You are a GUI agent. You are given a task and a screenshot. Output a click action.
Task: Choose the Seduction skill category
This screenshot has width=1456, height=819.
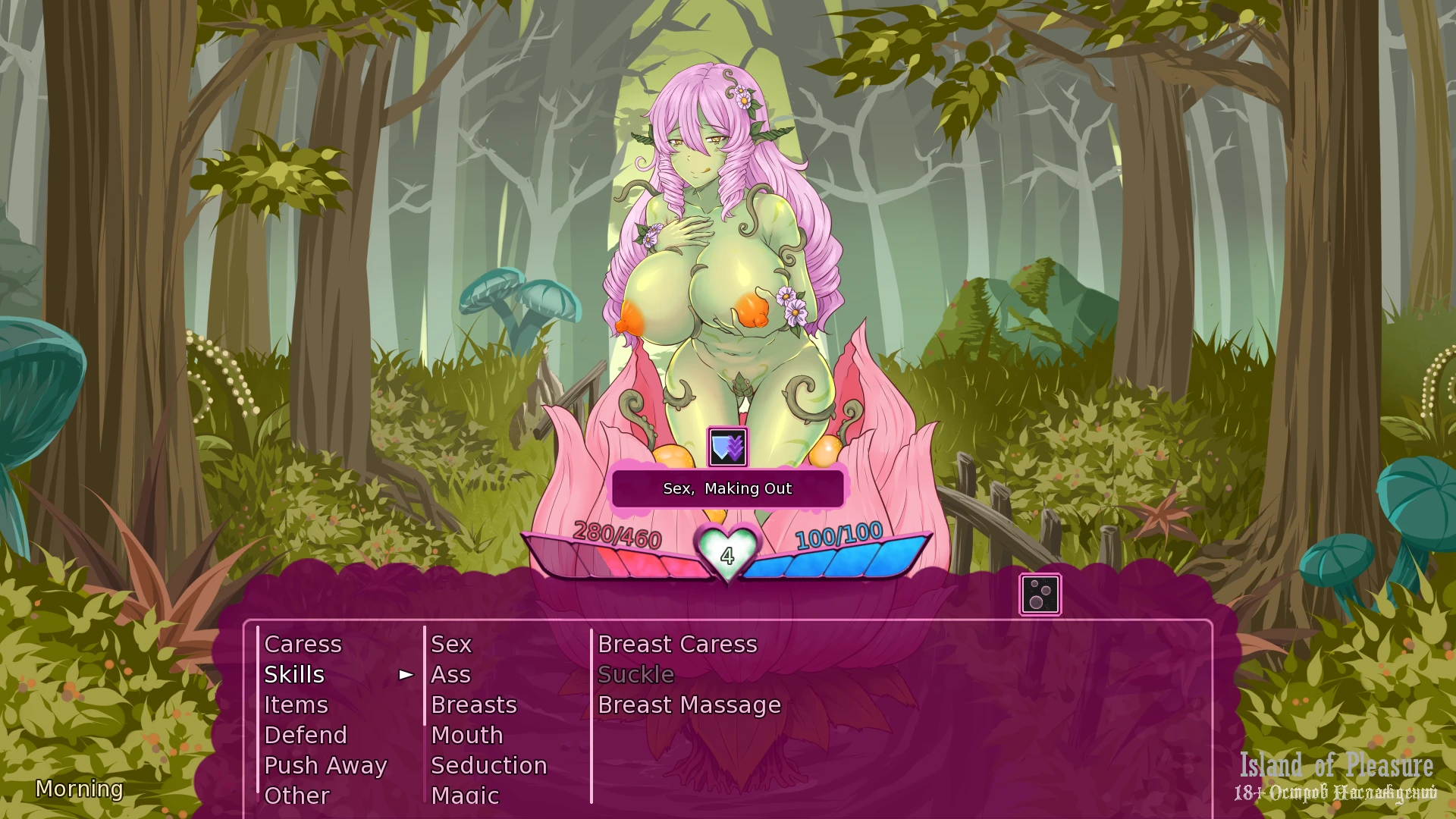coord(488,765)
